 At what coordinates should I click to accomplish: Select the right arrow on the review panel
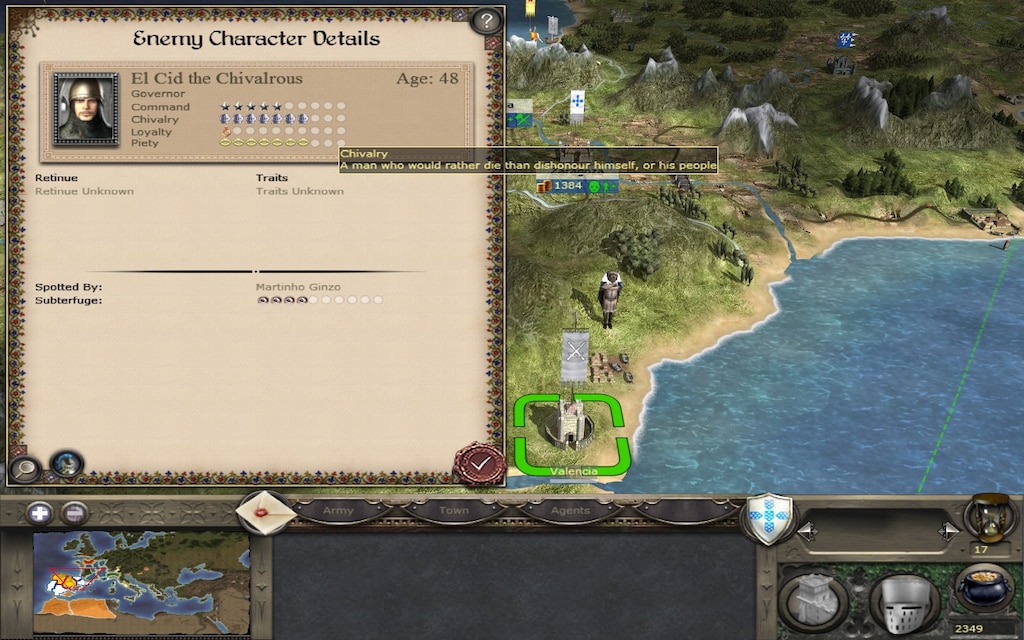coord(947,532)
